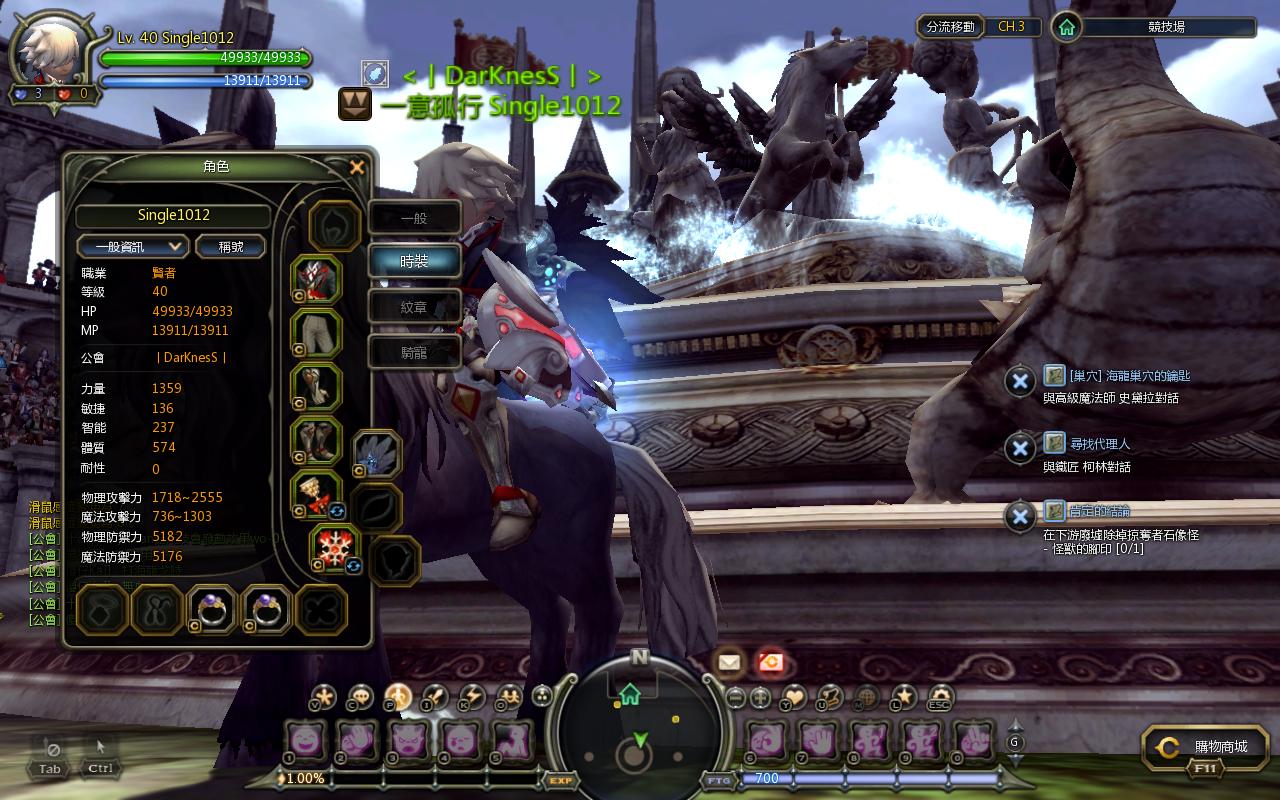The height and width of the screenshot is (800, 1280).
Task: Open the 紋章 crest tab
Action: pyautogui.click(x=414, y=307)
